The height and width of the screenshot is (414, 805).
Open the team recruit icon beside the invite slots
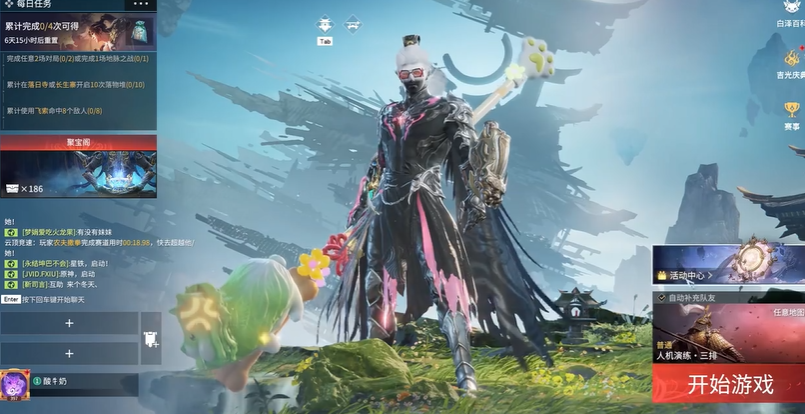pyautogui.click(x=151, y=337)
